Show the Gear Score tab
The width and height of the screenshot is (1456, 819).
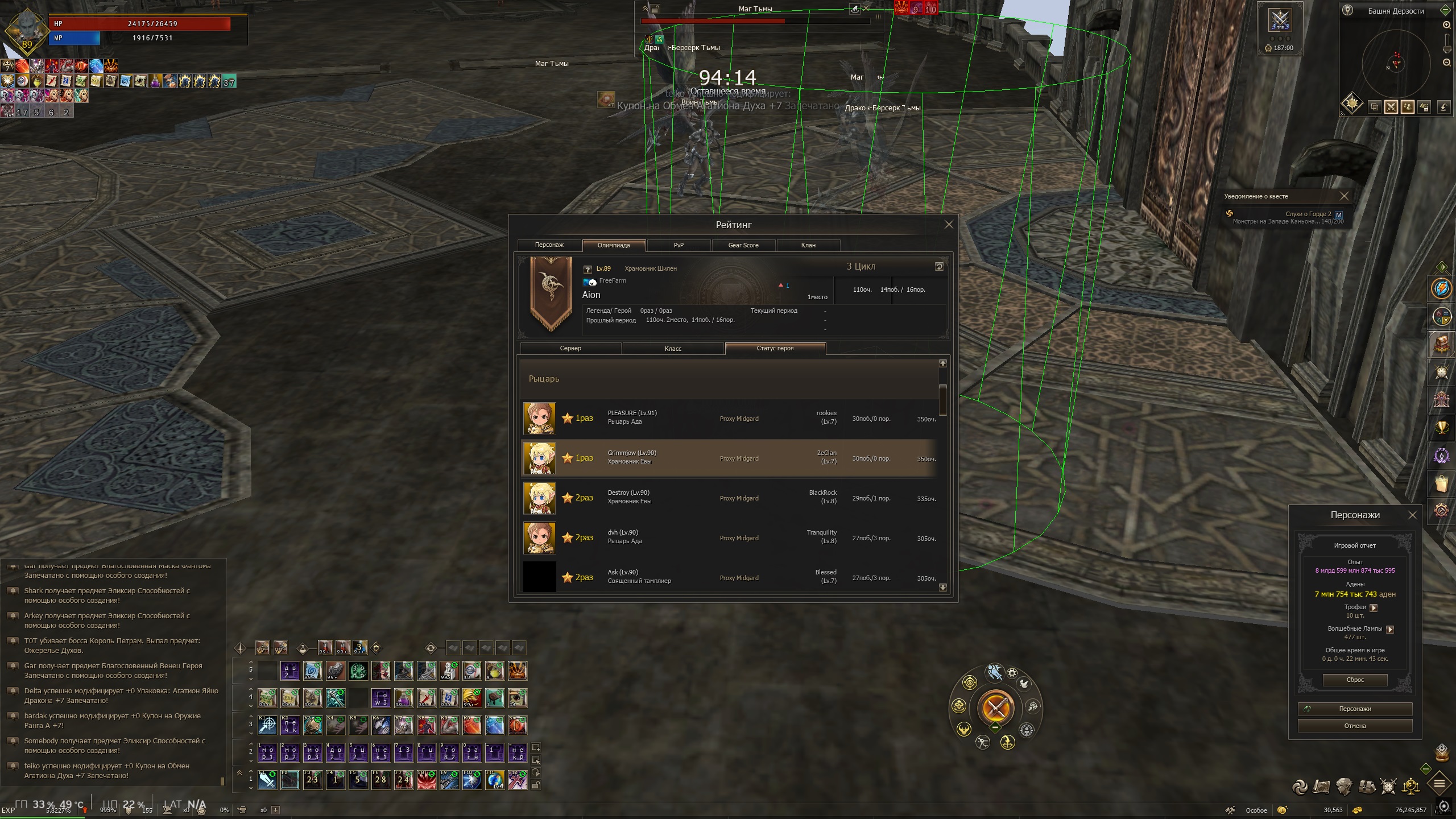743,245
